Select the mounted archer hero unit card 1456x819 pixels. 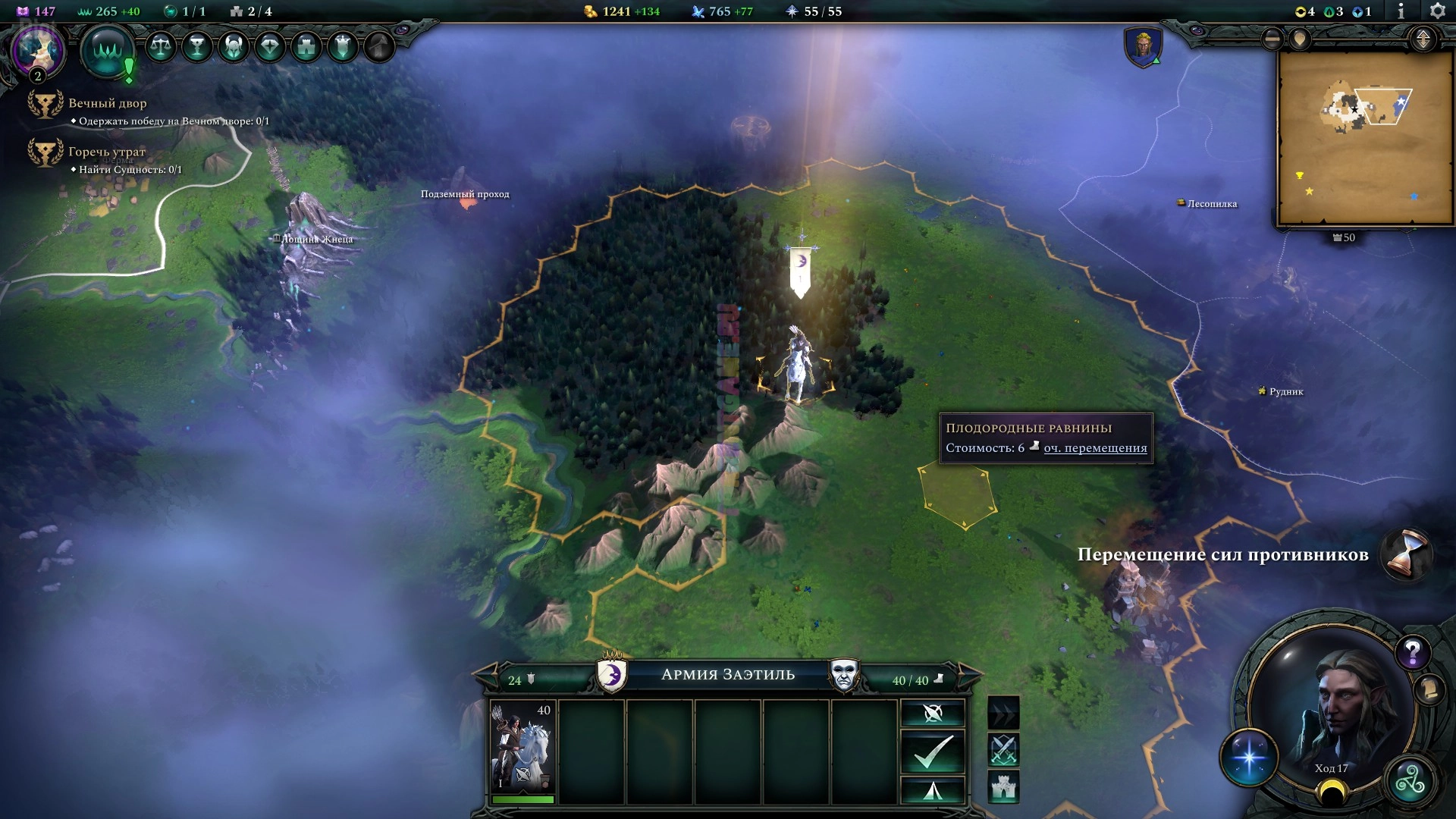(522, 751)
